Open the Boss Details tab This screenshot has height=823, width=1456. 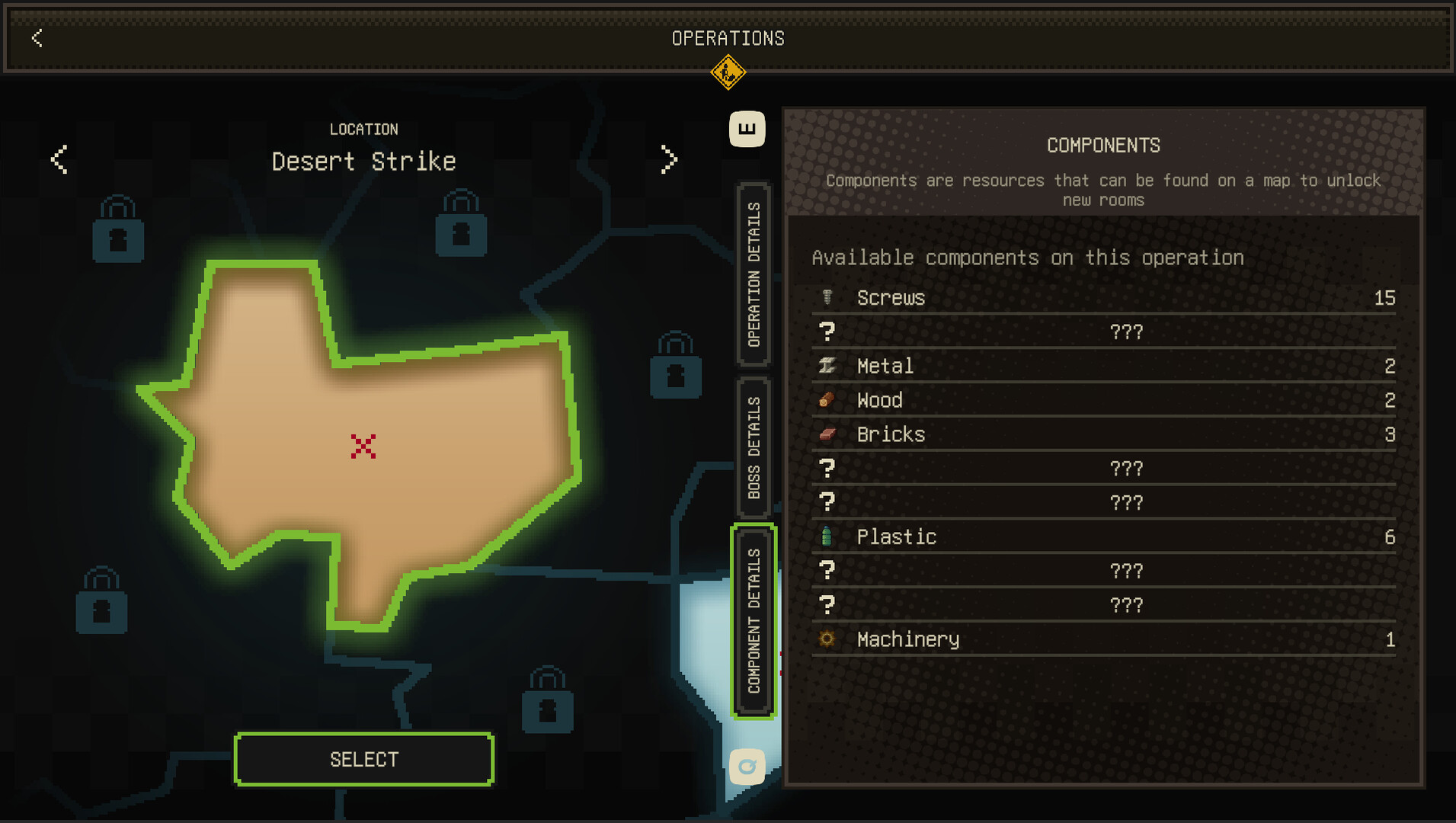[754, 447]
